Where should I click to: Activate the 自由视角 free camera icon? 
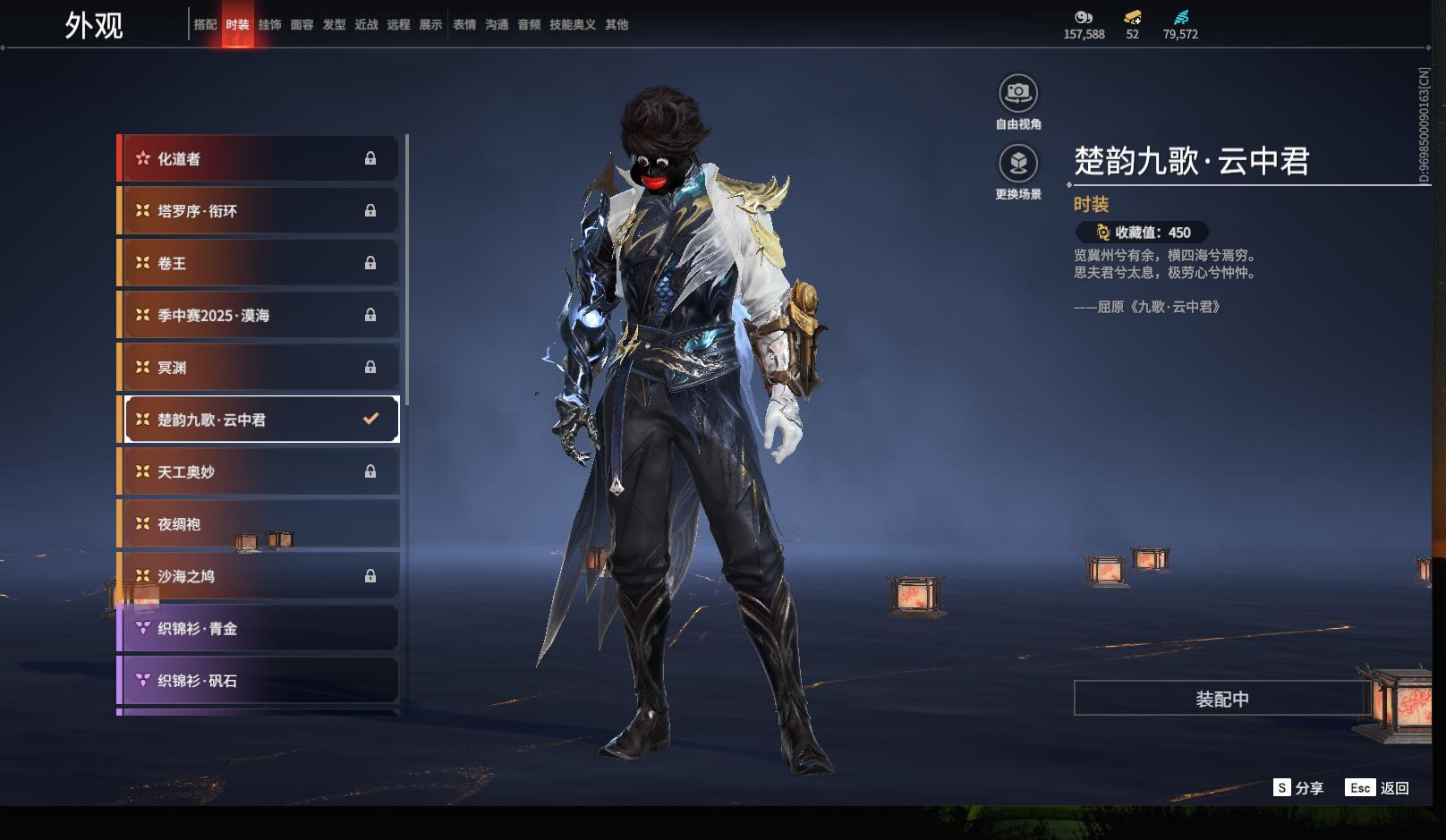tap(1018, 93)
